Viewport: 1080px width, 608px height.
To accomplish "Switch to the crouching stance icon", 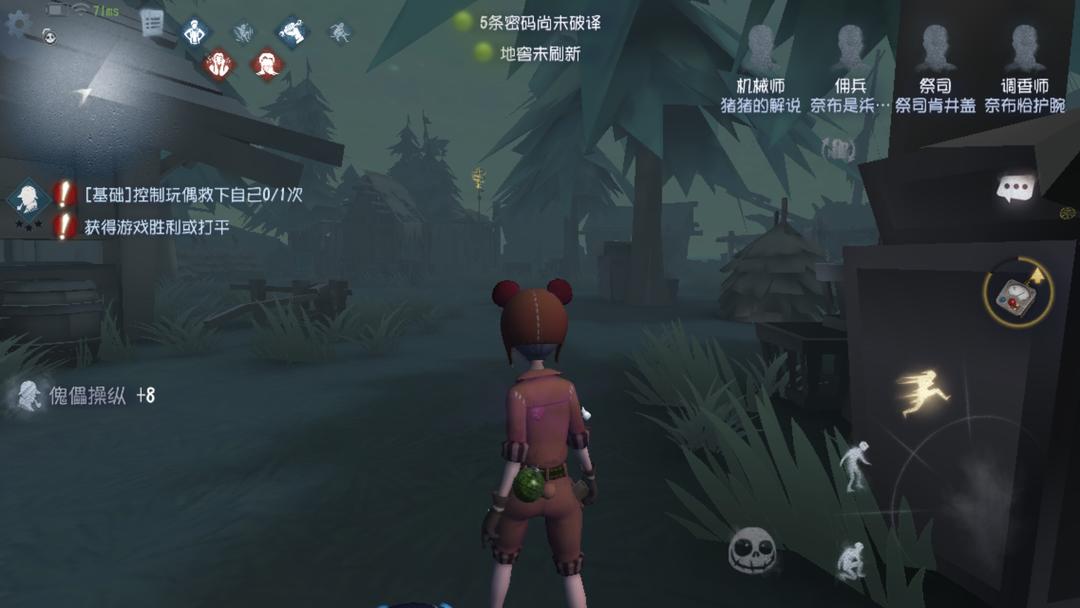I will (851, 561).
